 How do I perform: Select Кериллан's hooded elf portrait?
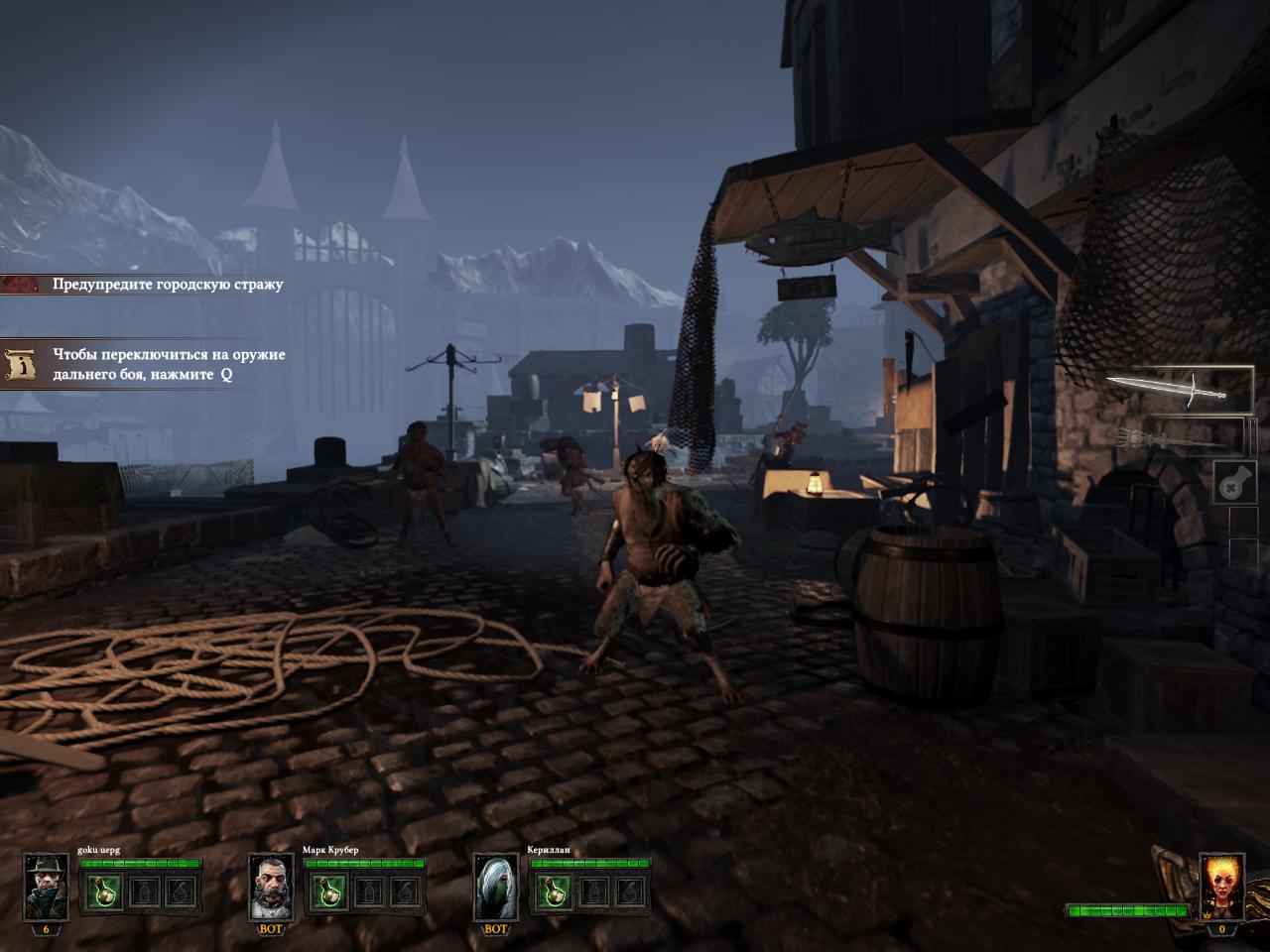coord(495,886)
